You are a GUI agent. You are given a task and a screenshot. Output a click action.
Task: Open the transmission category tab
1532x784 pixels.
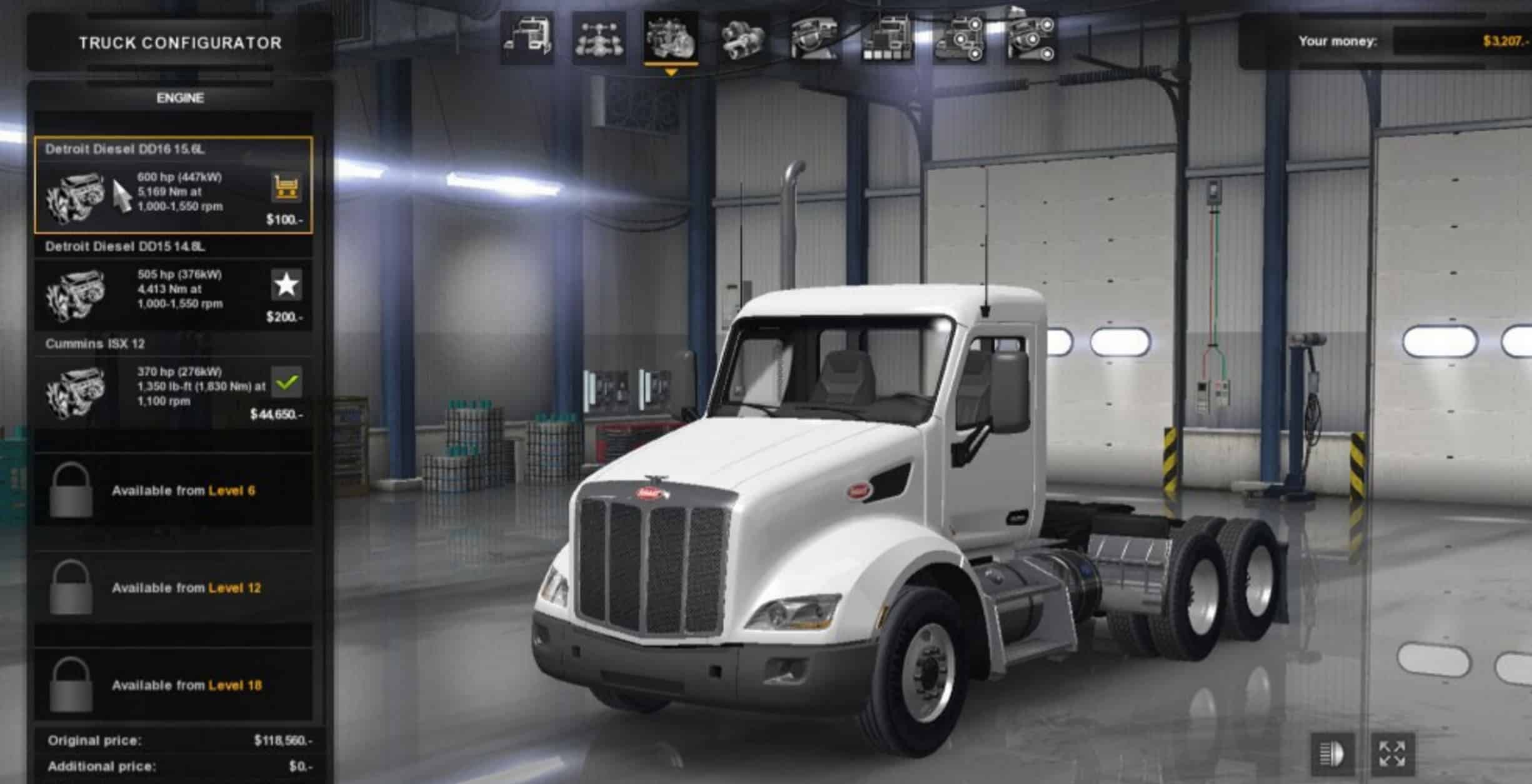[x=743, y=39]
